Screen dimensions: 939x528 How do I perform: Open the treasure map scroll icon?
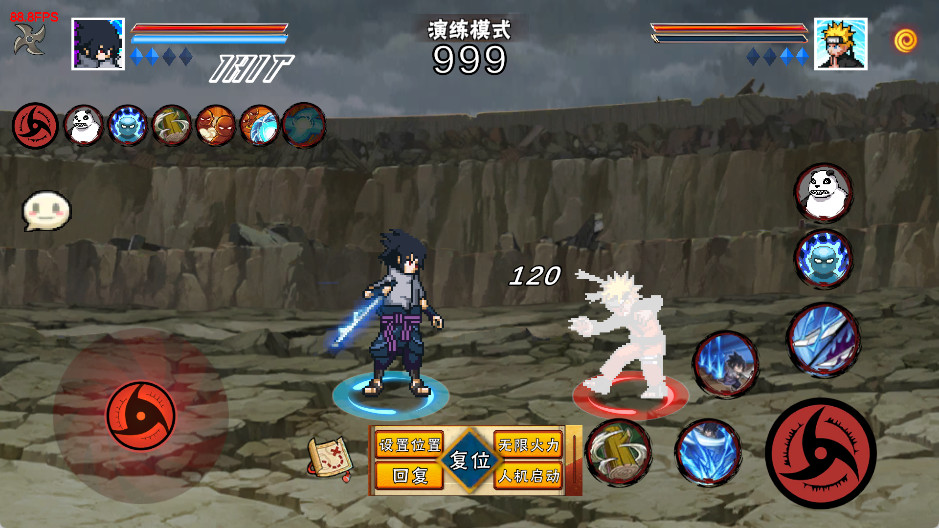[330, 458]
